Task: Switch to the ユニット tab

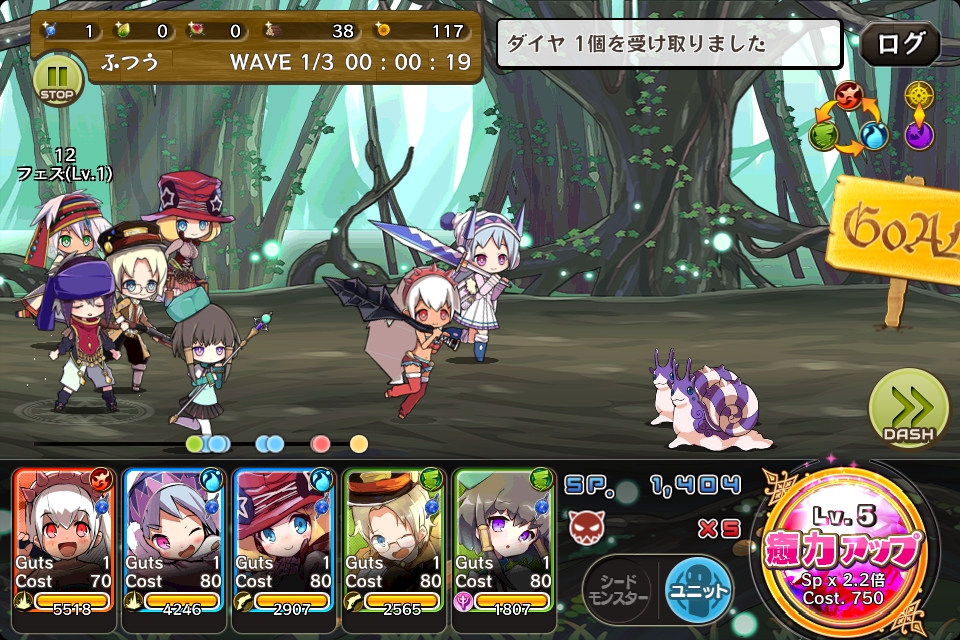Action: point(699,589)
